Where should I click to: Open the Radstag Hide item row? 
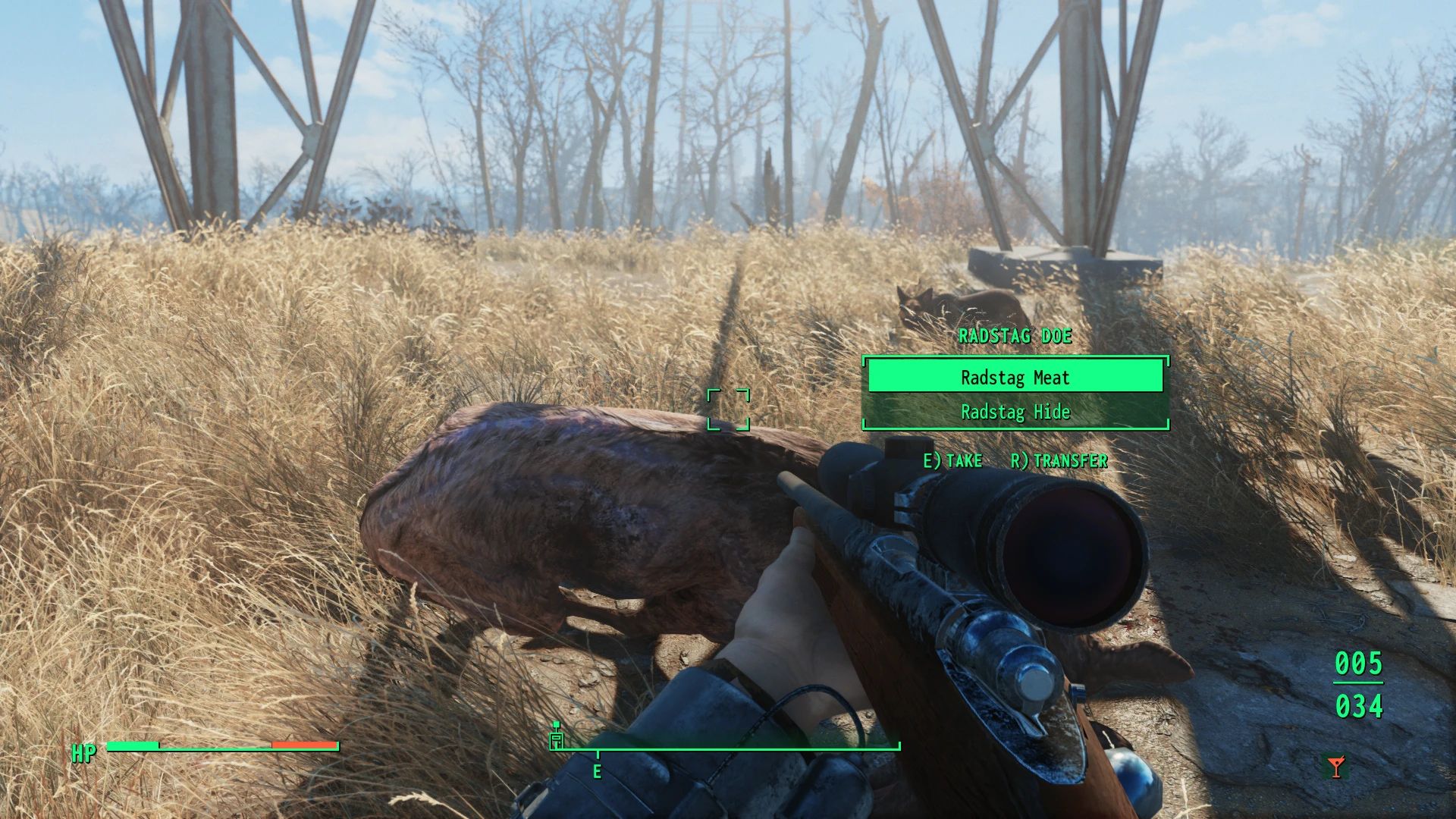1014,413
